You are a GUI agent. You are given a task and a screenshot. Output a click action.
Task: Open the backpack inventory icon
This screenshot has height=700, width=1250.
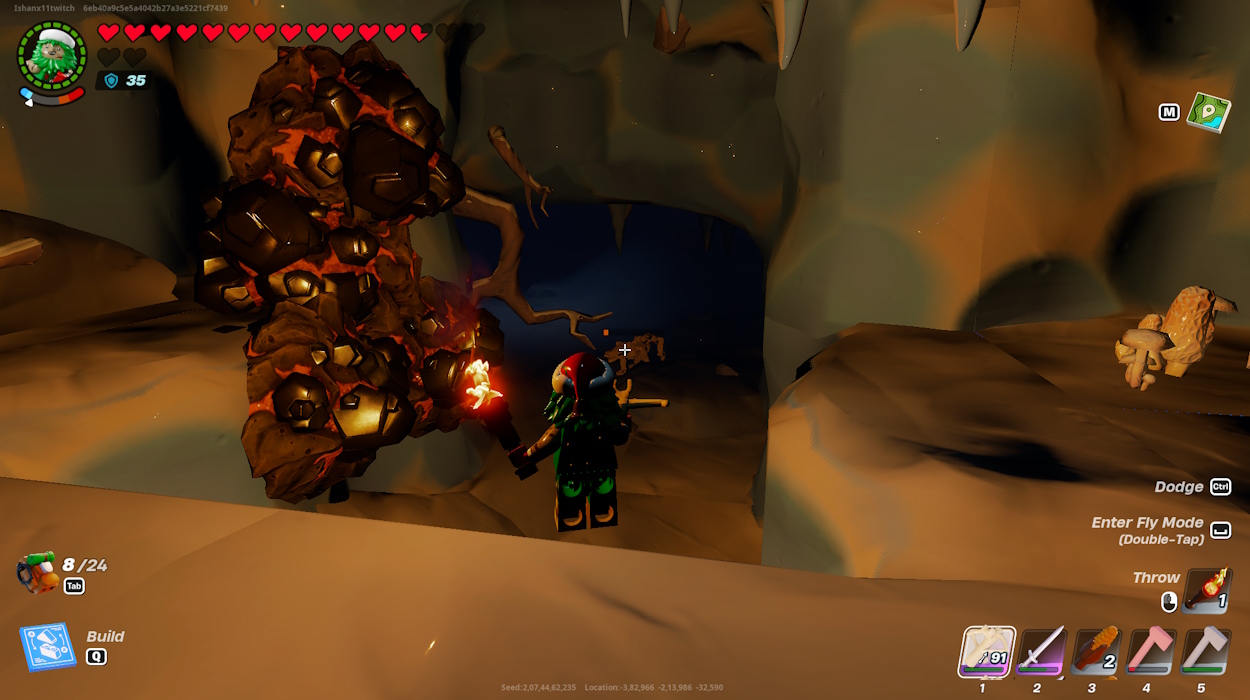tap(36, 573)
